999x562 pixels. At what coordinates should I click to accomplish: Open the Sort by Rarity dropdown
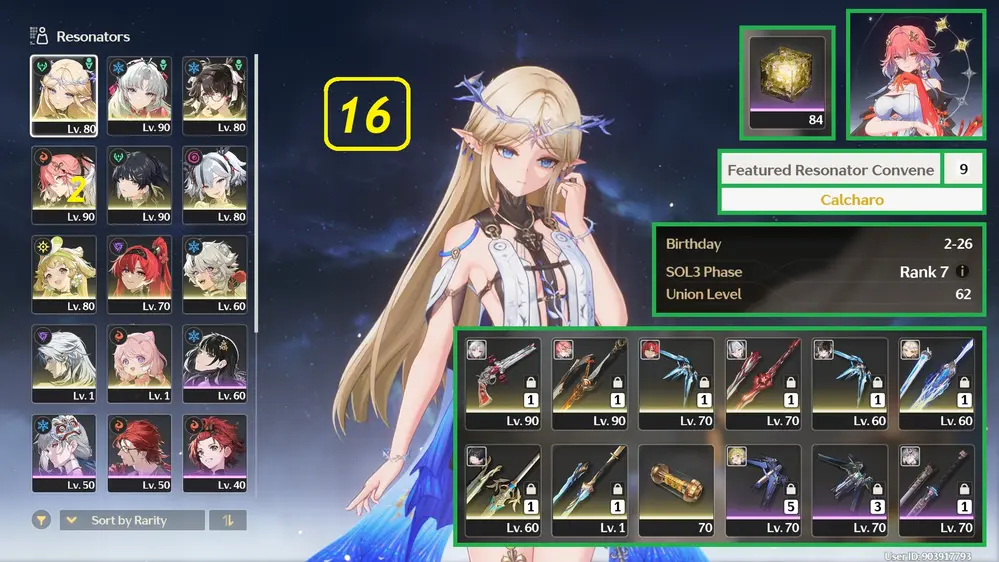pos(131,520)
